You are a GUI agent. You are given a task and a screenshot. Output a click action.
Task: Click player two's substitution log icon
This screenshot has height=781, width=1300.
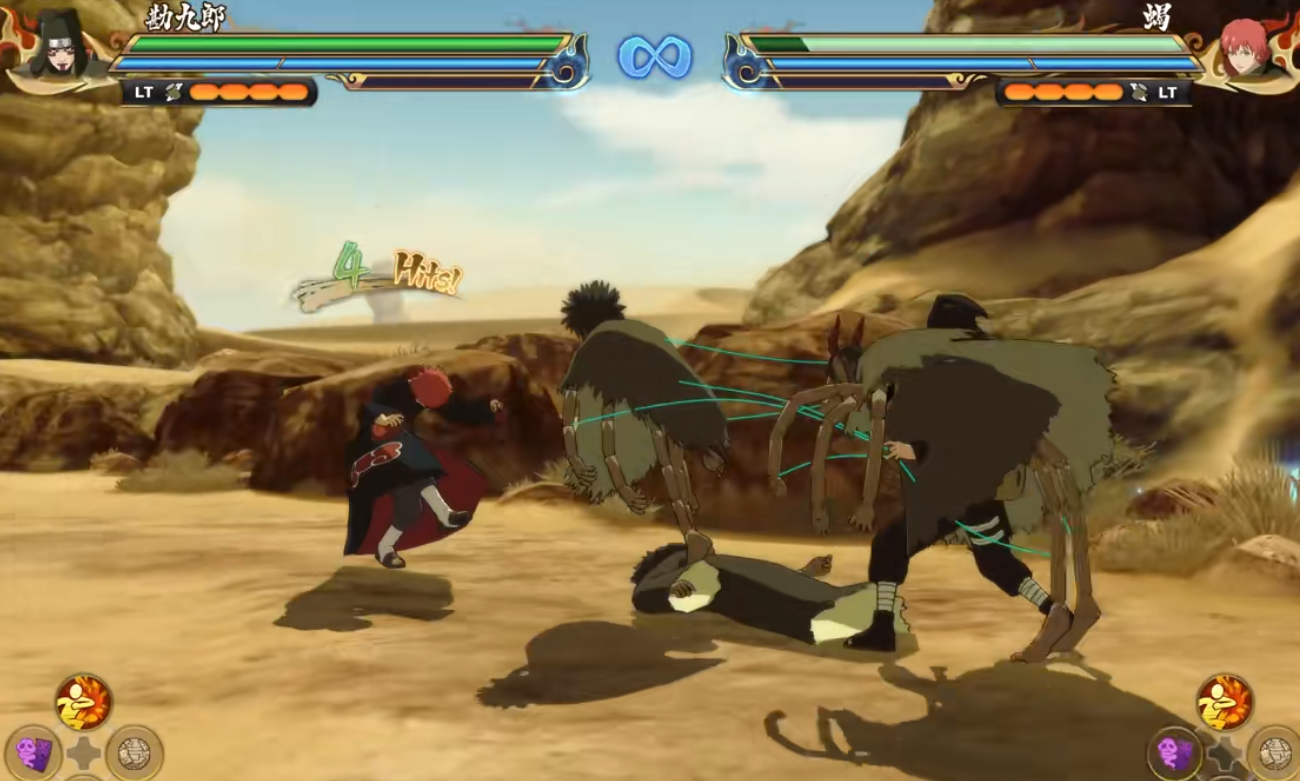pos(1140,92)
